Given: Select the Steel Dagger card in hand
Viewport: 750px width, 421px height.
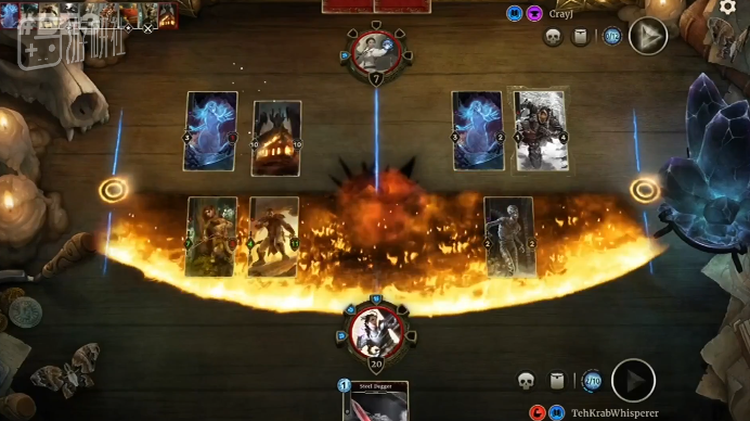Looking at the screenshot, I should [374, 401].
